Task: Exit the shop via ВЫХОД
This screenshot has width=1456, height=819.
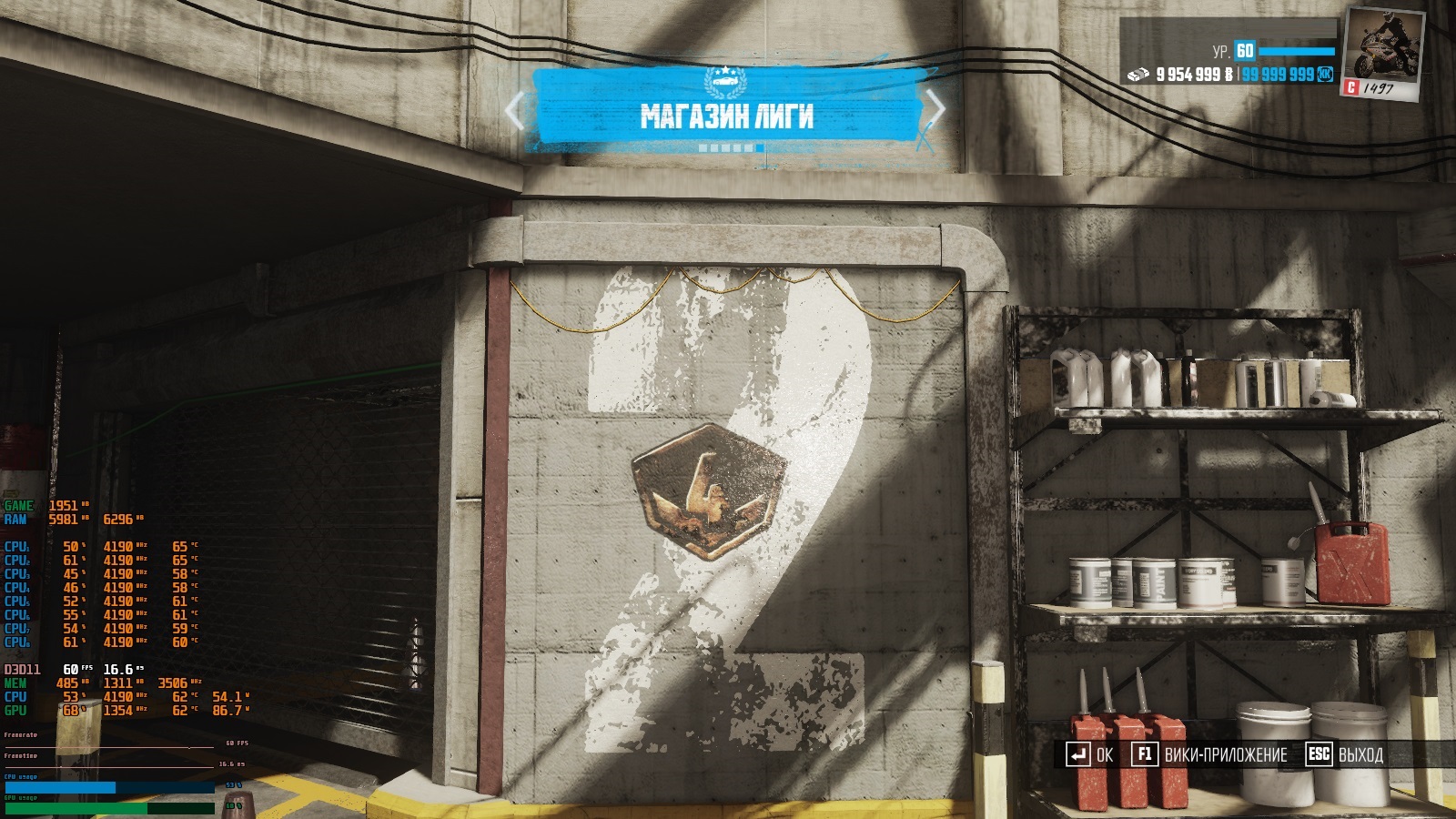Action: click(1345, 754)
